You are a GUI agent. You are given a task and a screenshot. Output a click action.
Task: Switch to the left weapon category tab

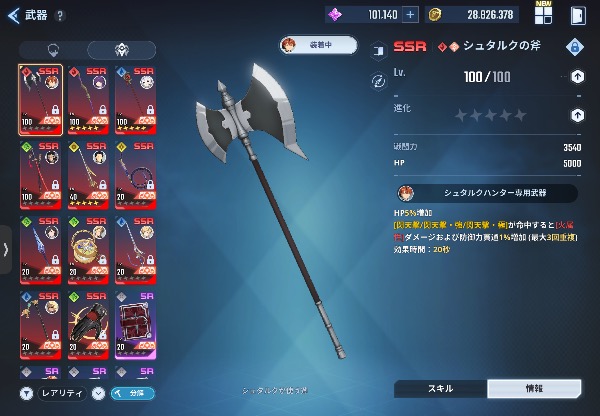click(52, 50)
